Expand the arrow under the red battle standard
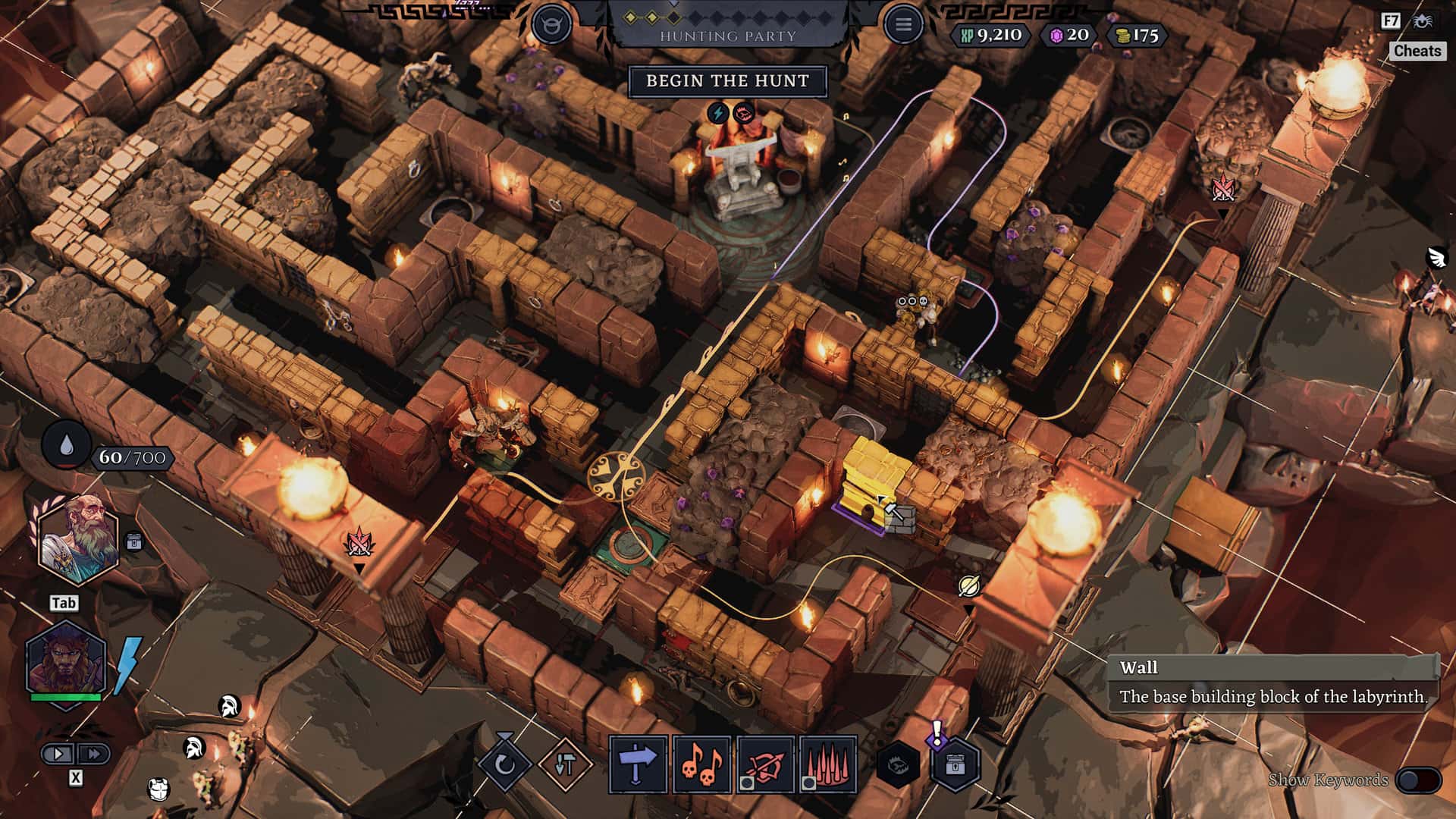The width and height of the screenshot is (1456, 819). [x=359, y=569]
